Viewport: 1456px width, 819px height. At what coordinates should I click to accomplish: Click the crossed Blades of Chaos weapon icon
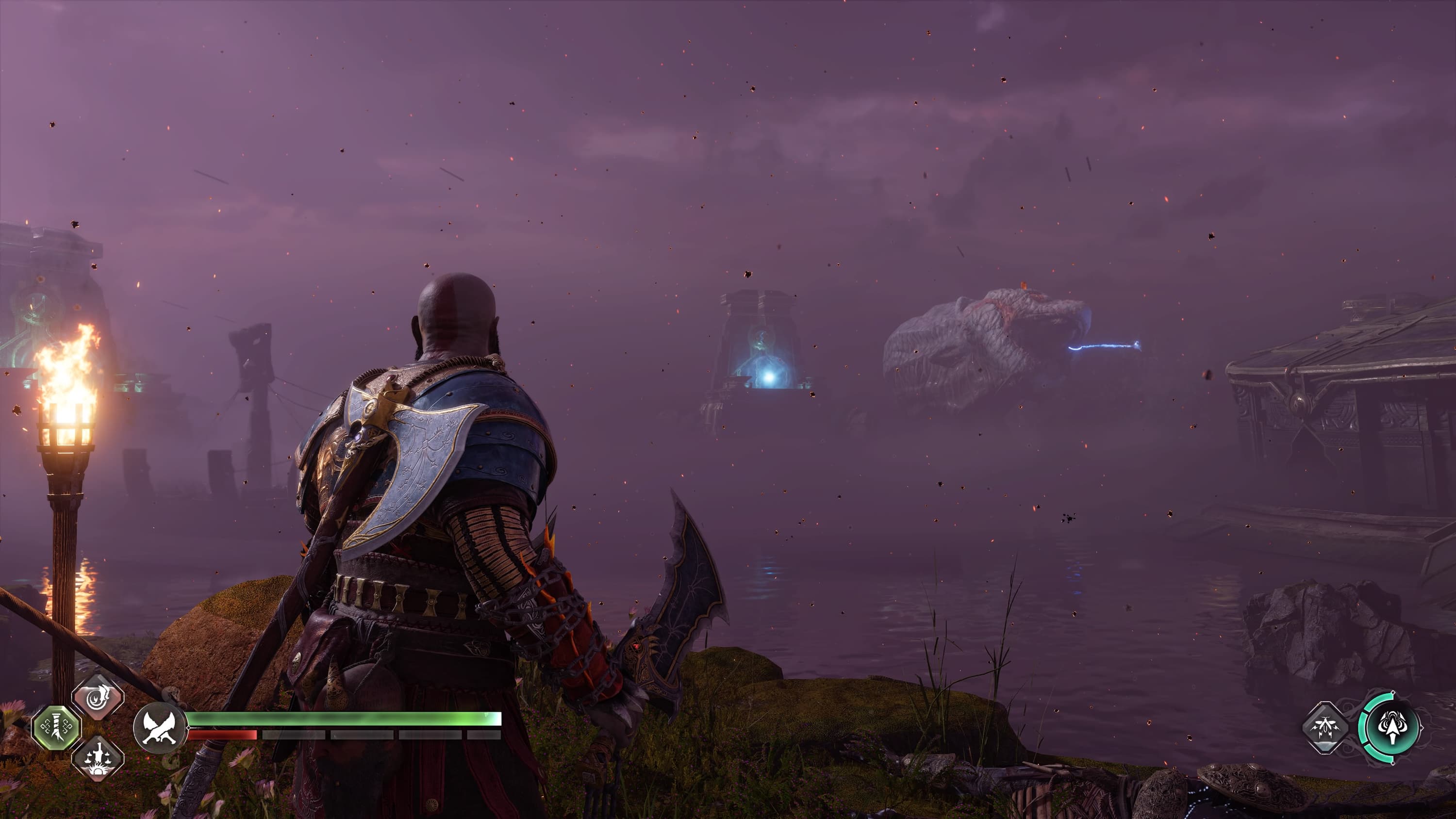point(160,728)
